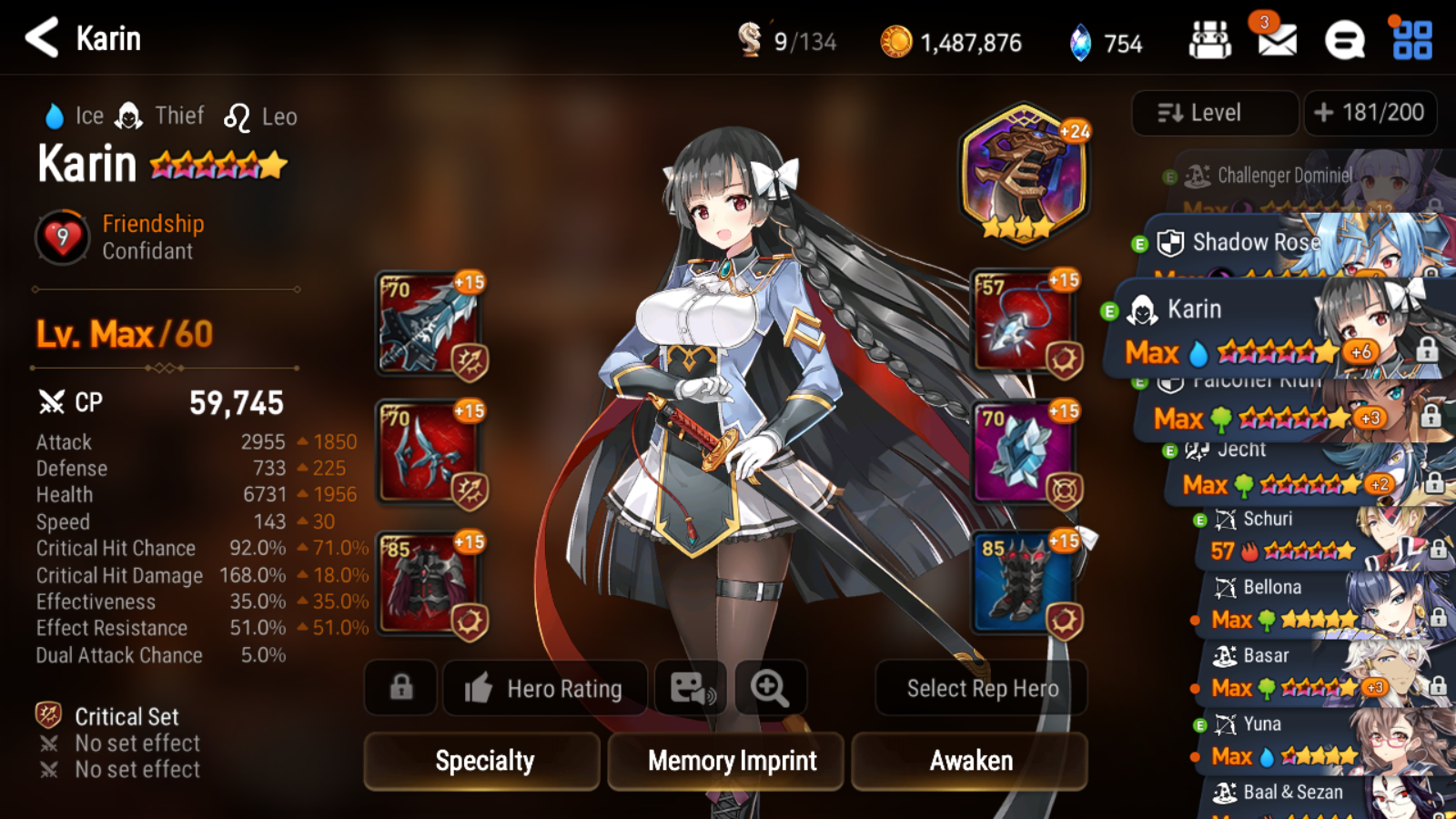The image size is (1456, 819).
Task: Click the 181/200 hero slot expansion button
Action: [1370, 113]
